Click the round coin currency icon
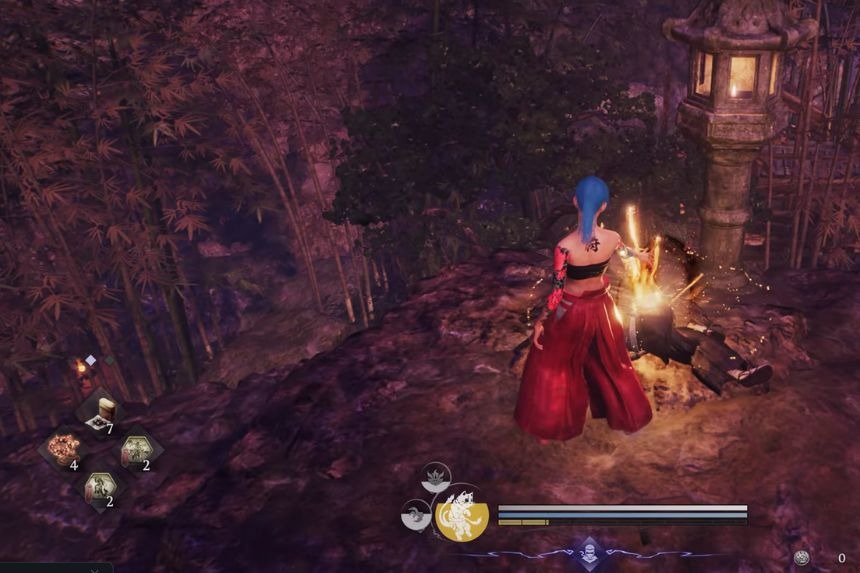Image resolution: width=860 pixels, height=573 pixels. (x=801, y=558)
